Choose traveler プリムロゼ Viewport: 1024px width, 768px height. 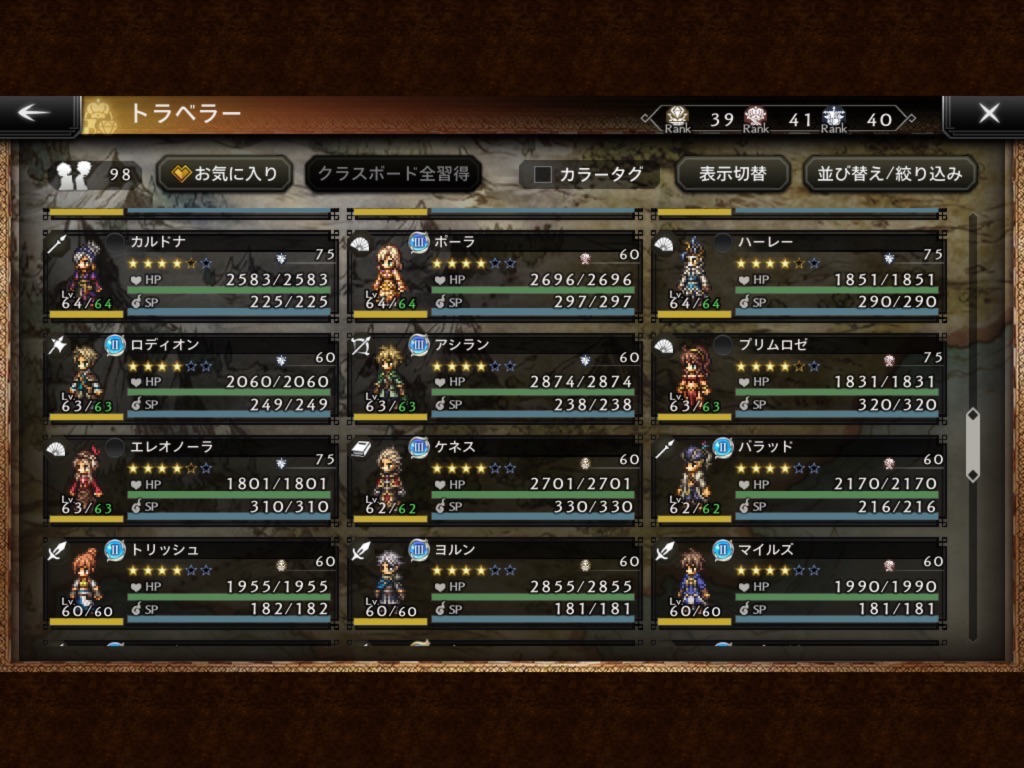pyautogui.click(x=798, y=377)
